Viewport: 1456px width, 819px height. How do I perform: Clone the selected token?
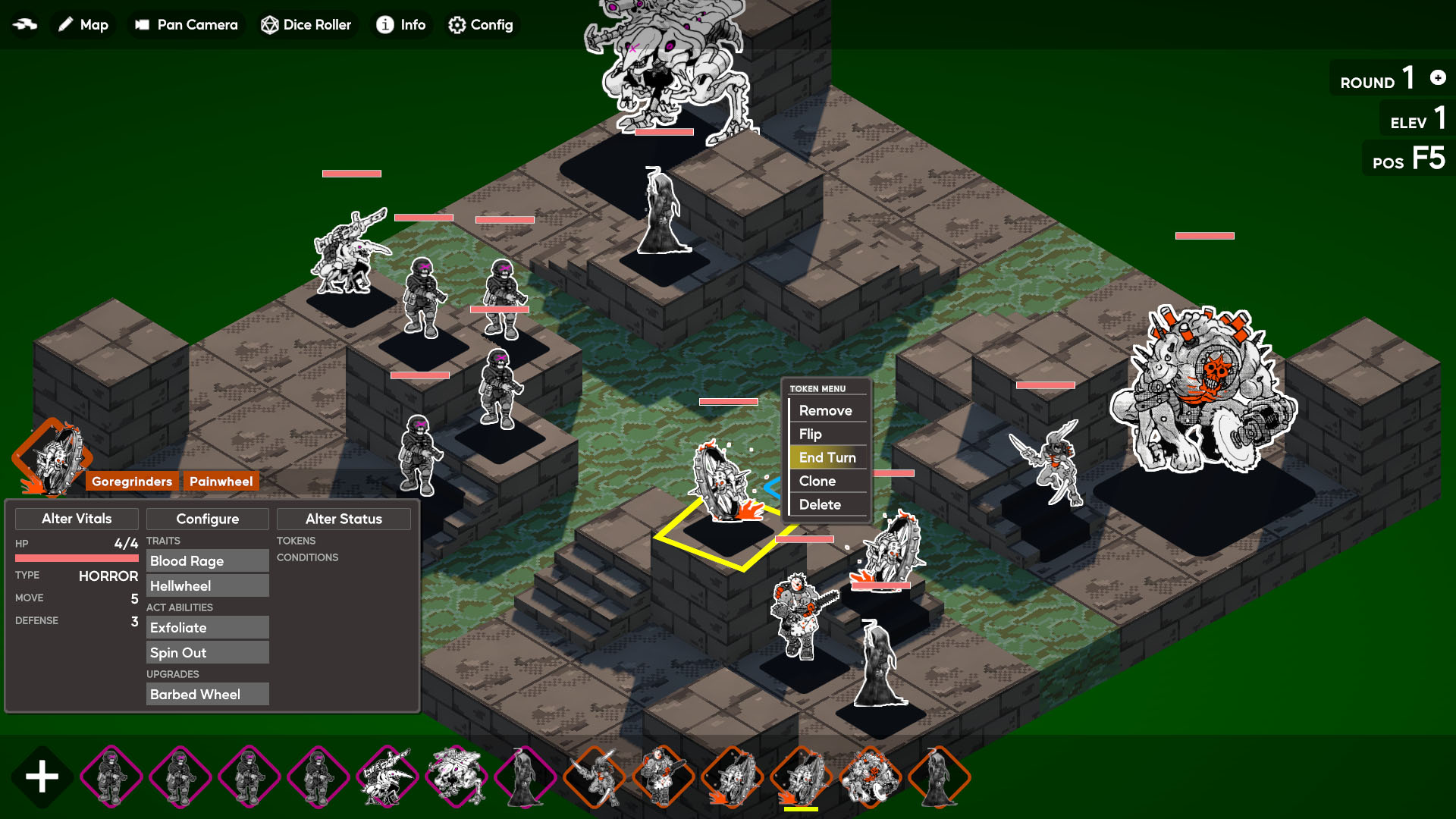coord(817,481)
